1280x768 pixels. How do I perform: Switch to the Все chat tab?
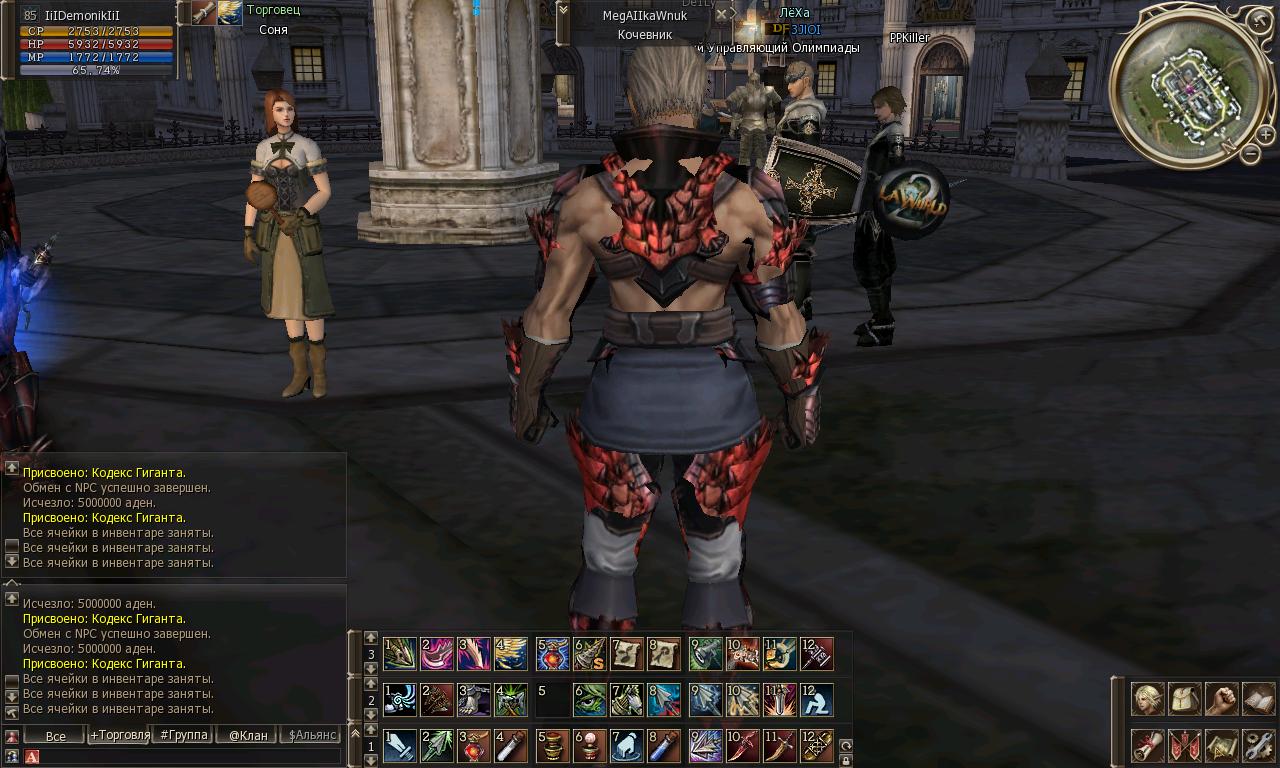point(55,735)
